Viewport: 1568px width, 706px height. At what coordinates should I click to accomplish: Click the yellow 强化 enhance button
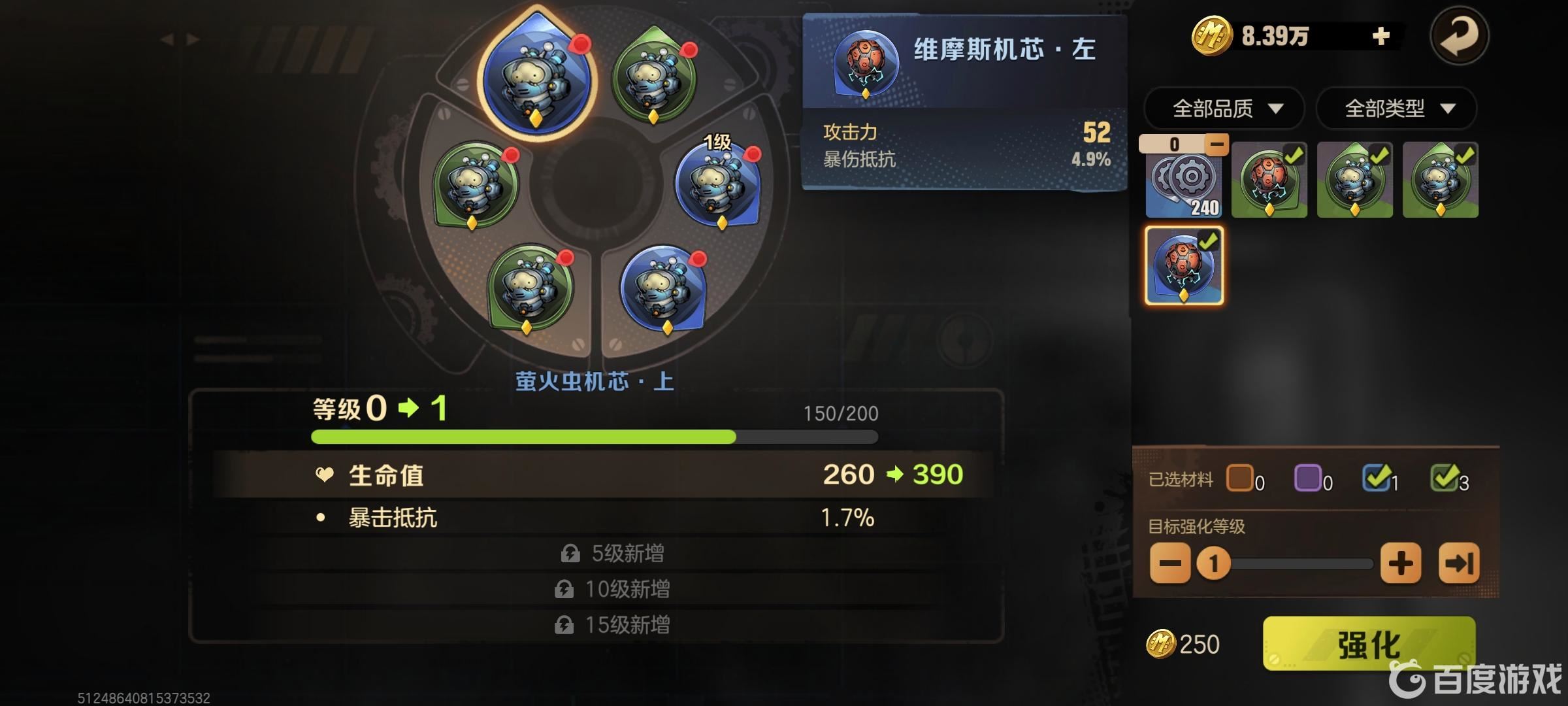pyautogui.click(x=1369, y=644)
